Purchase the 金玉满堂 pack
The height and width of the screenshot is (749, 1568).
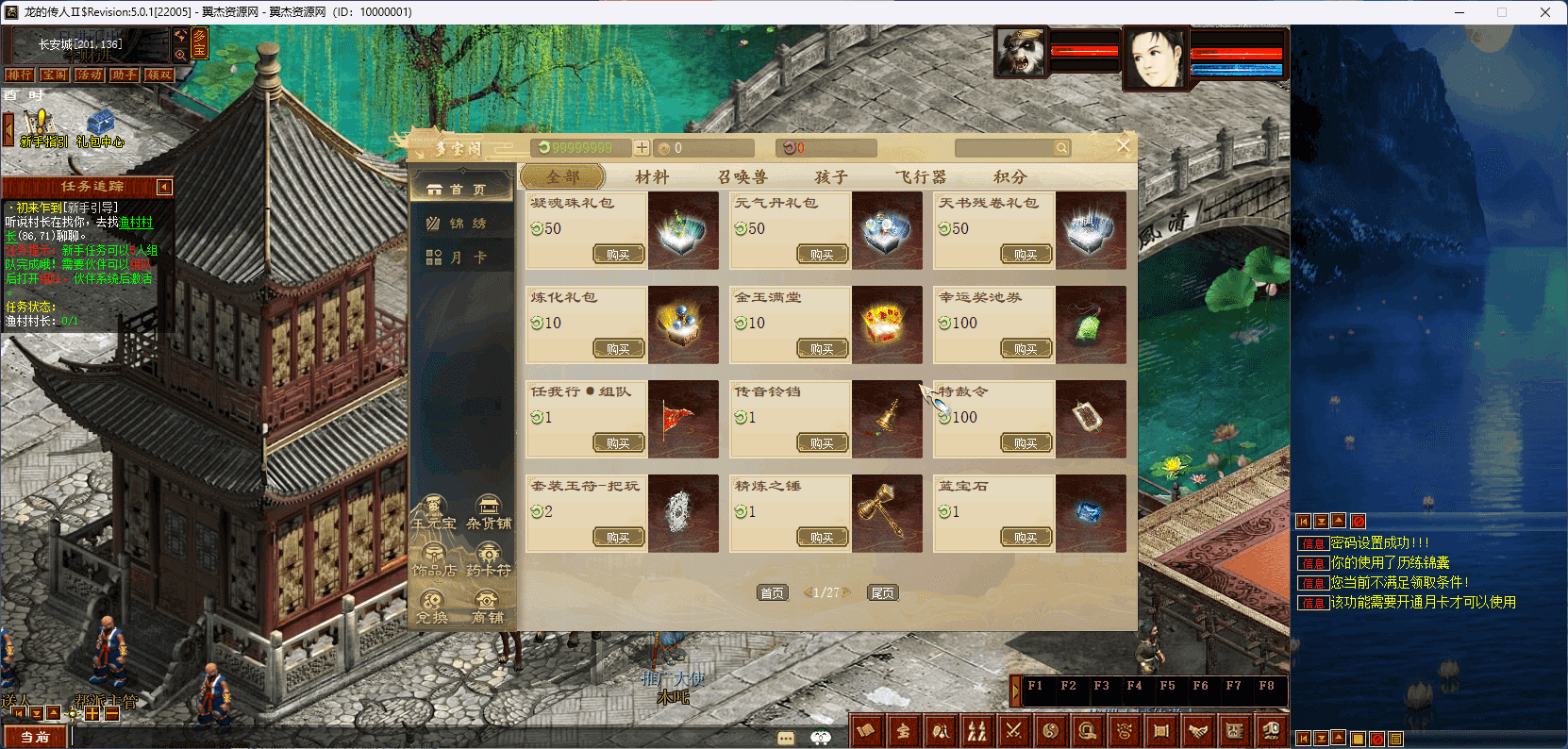[x=822, y=349]
